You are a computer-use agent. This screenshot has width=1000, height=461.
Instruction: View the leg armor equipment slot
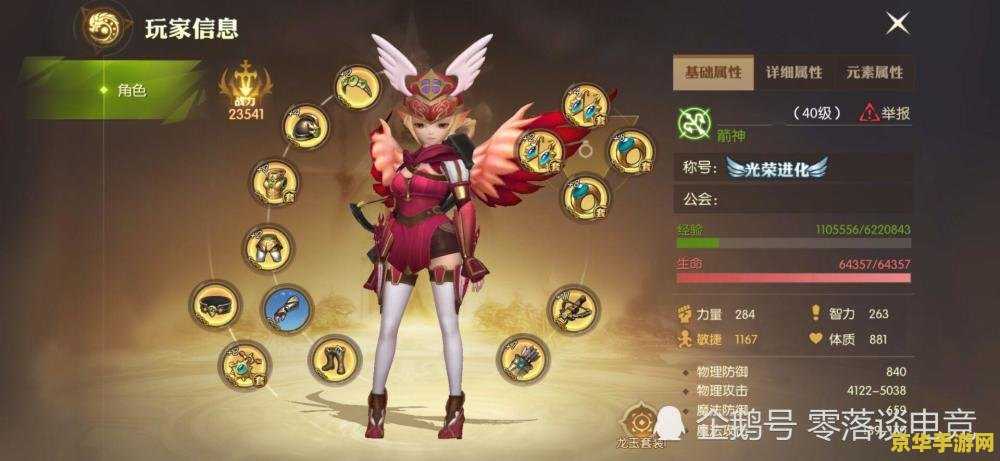point(269,248)
